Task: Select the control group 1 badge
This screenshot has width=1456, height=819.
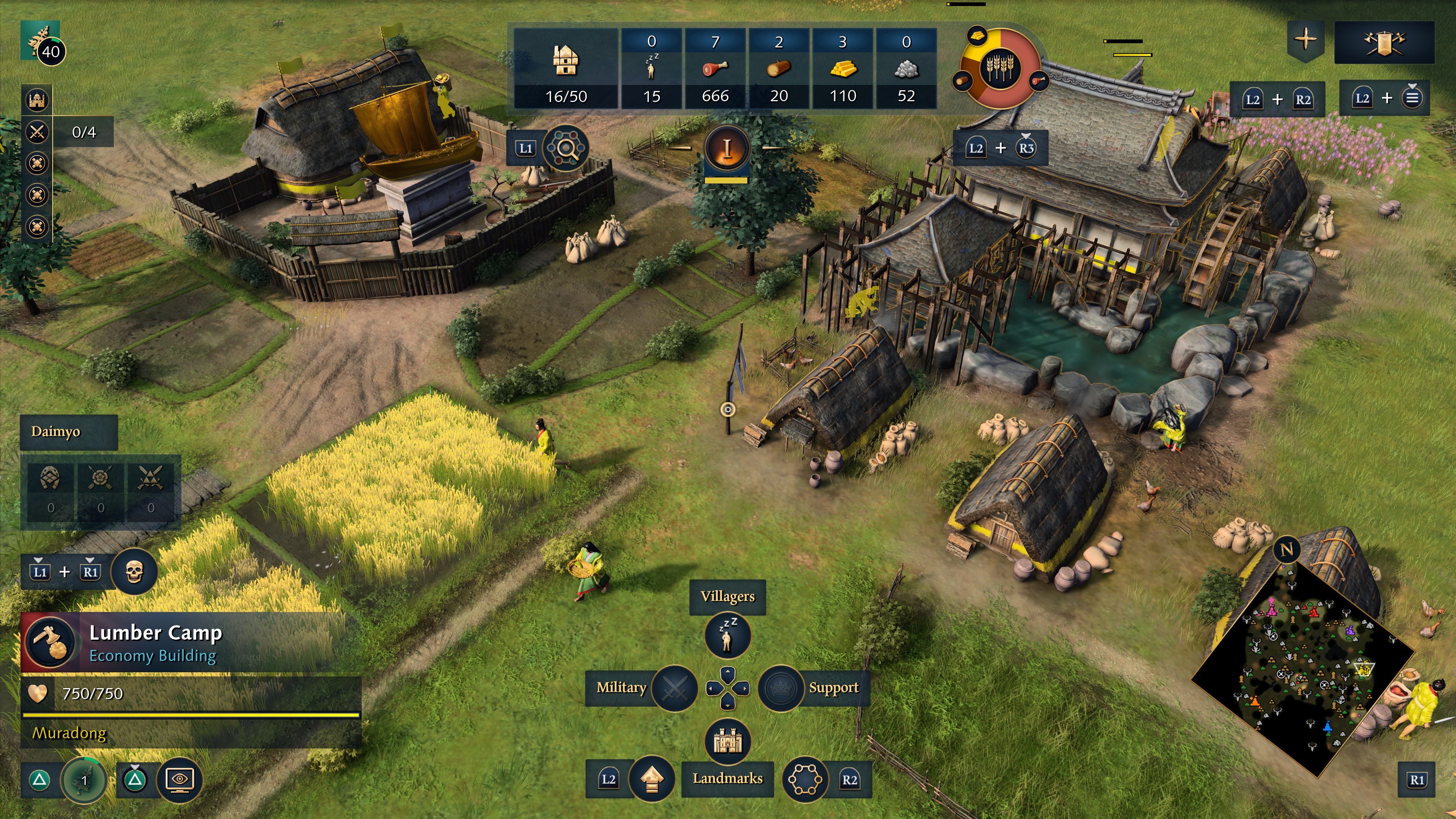Action: pos(84,780)
